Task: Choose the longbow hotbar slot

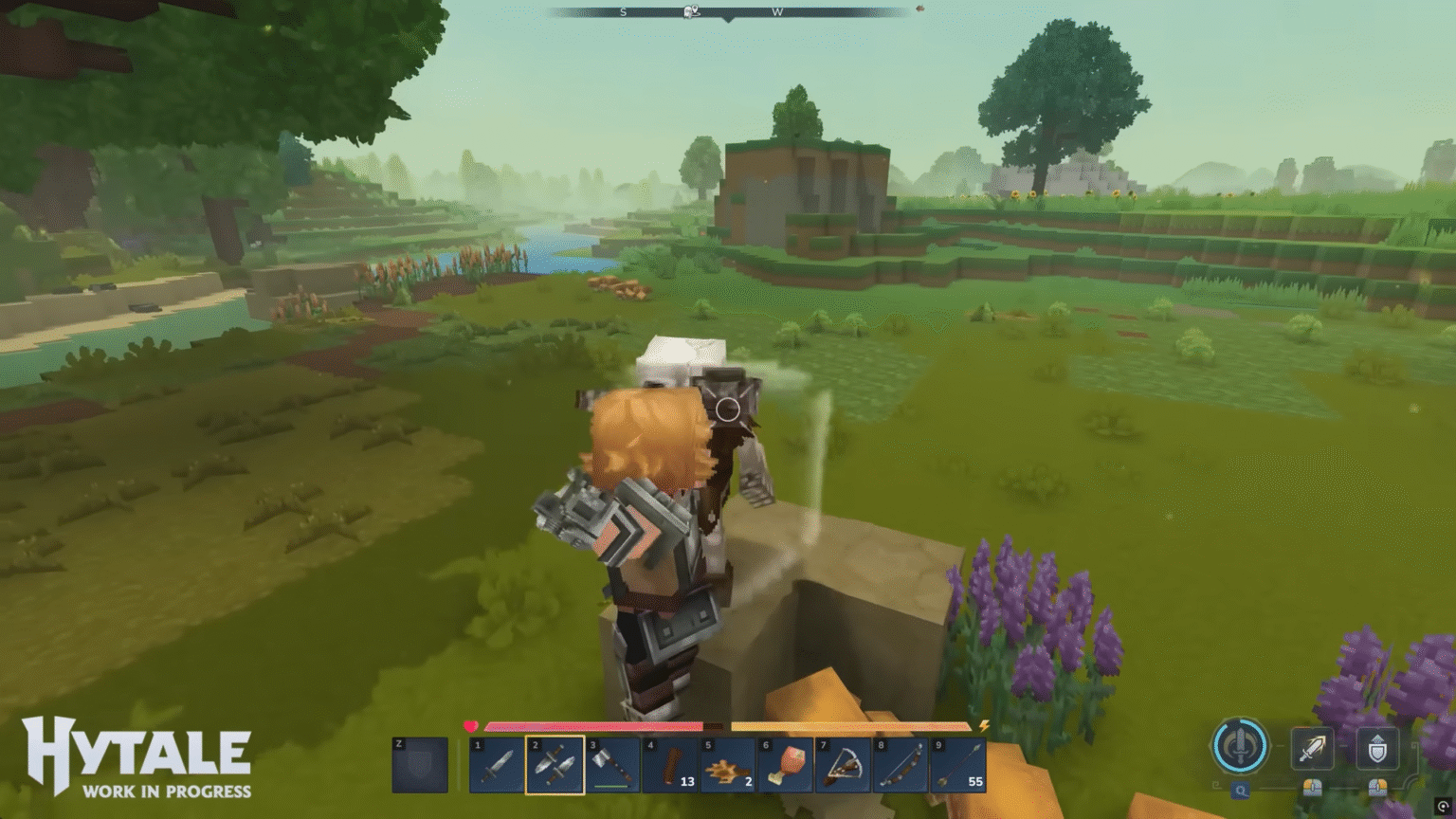Action: click(x=900, y=766)
